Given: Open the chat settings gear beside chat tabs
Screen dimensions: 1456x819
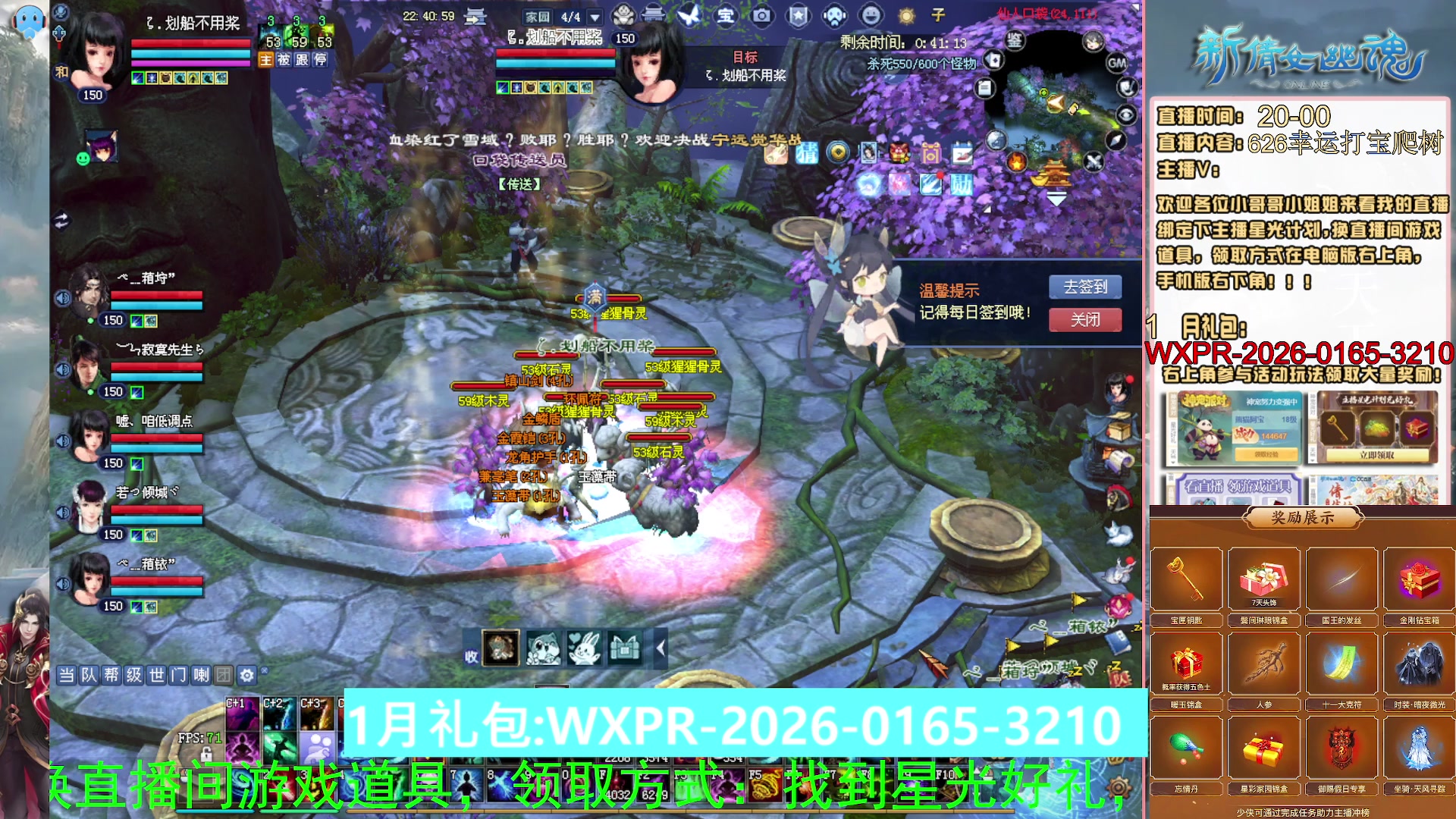Looking at the screenshot, I should pos(247,675).
